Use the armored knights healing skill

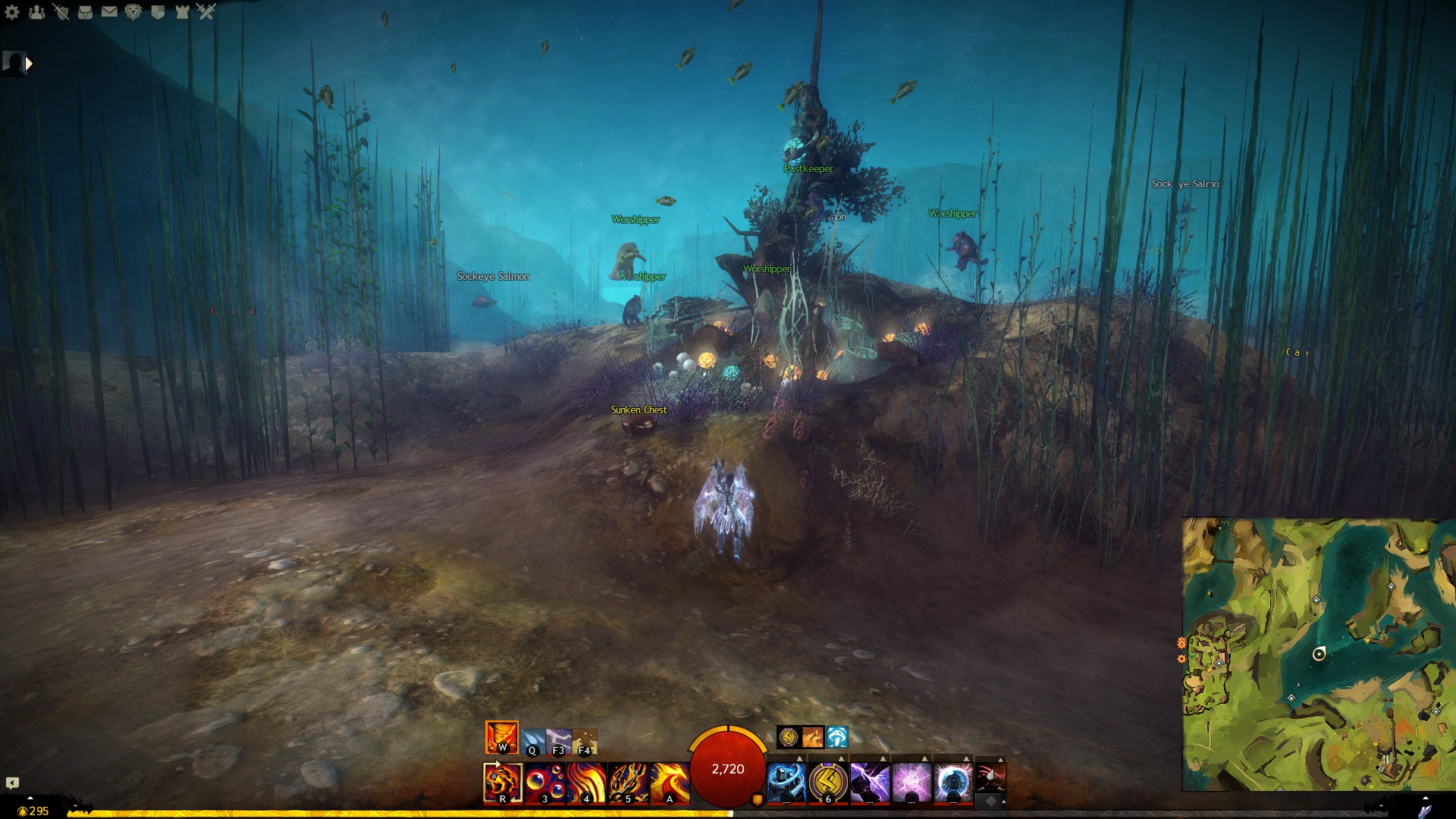[786, 783]
